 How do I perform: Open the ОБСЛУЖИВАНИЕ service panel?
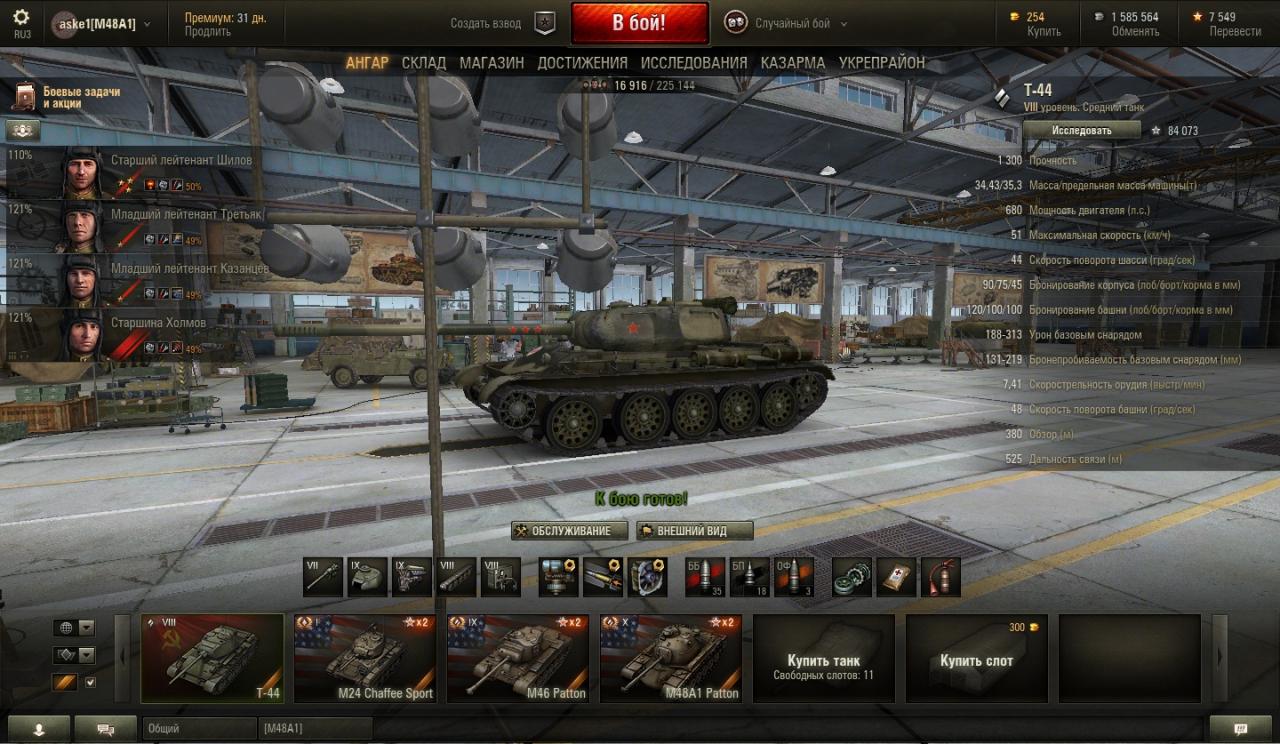coord(570,531)
